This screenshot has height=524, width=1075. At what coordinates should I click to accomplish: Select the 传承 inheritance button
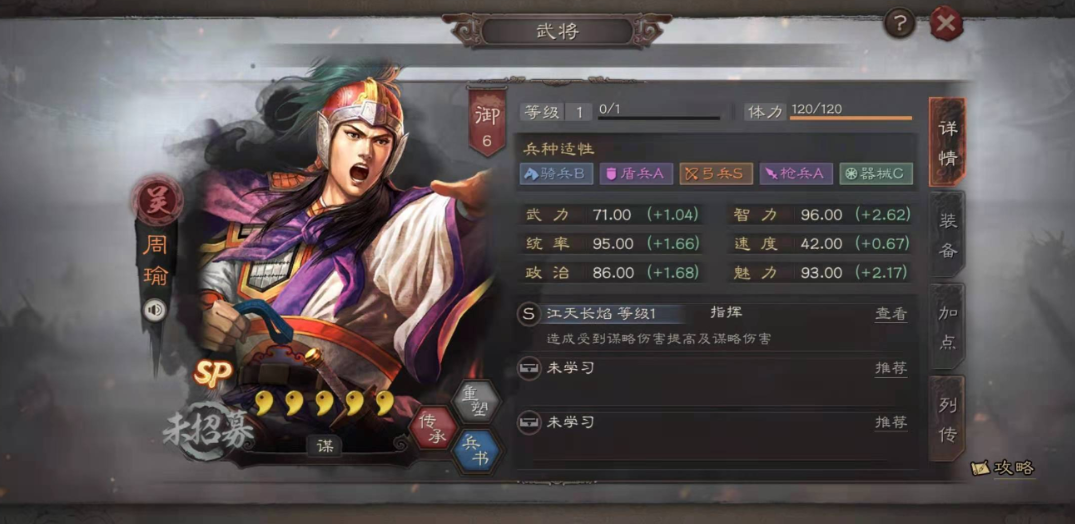[433, 427]
